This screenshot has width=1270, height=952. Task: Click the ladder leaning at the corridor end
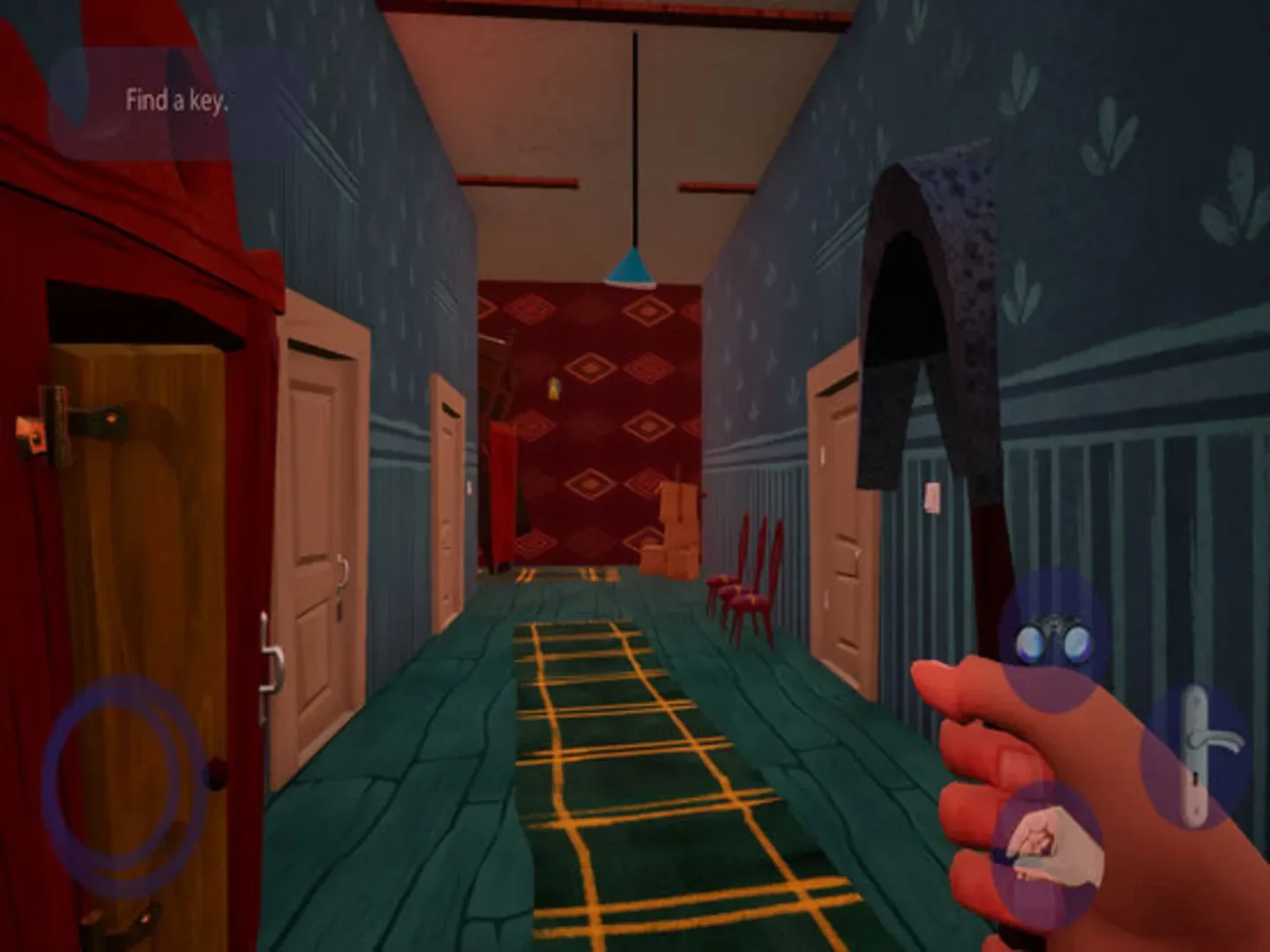click(x=498, y=370)
